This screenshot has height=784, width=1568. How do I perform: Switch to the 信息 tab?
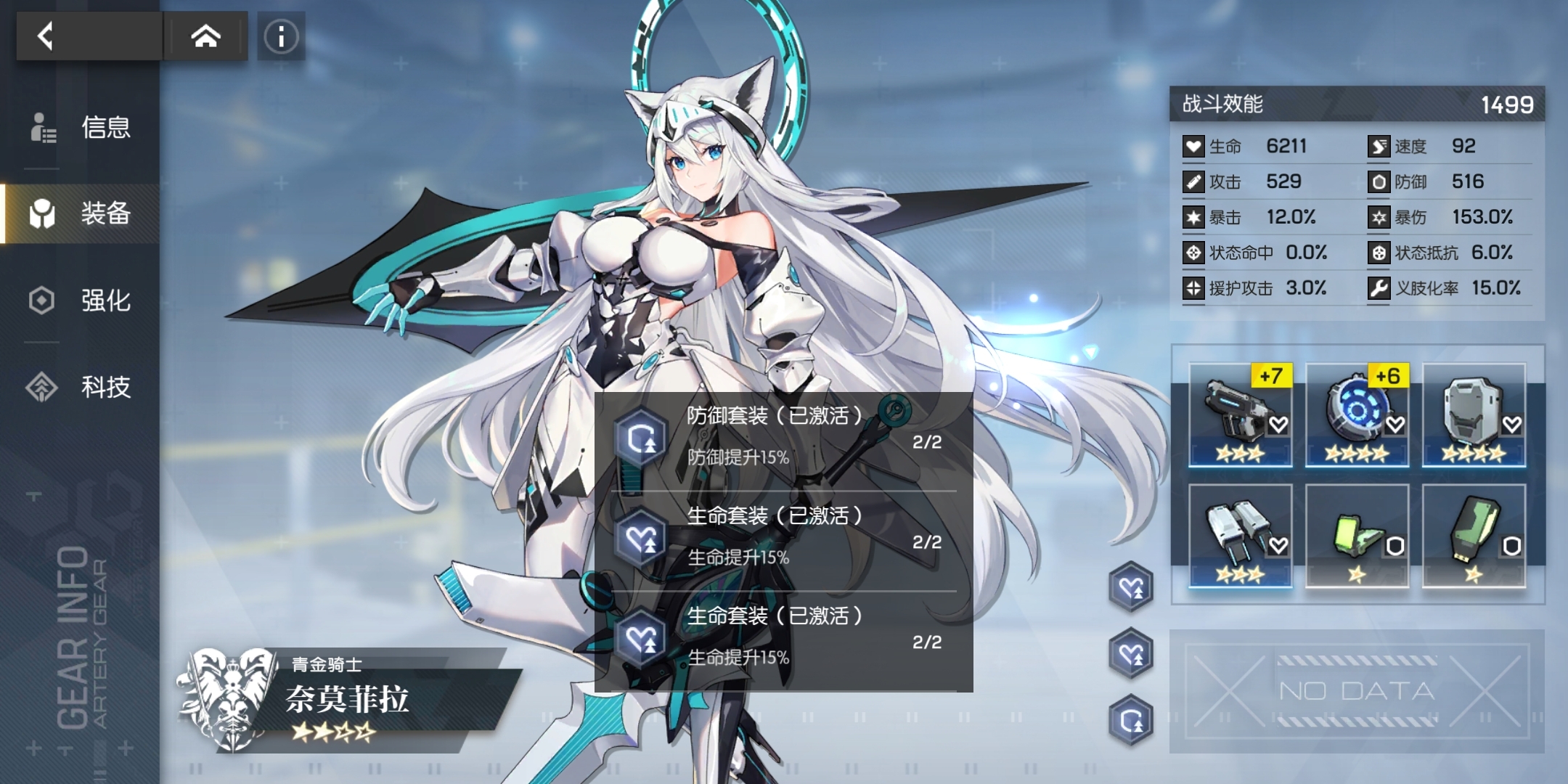(x=81, y=128)
